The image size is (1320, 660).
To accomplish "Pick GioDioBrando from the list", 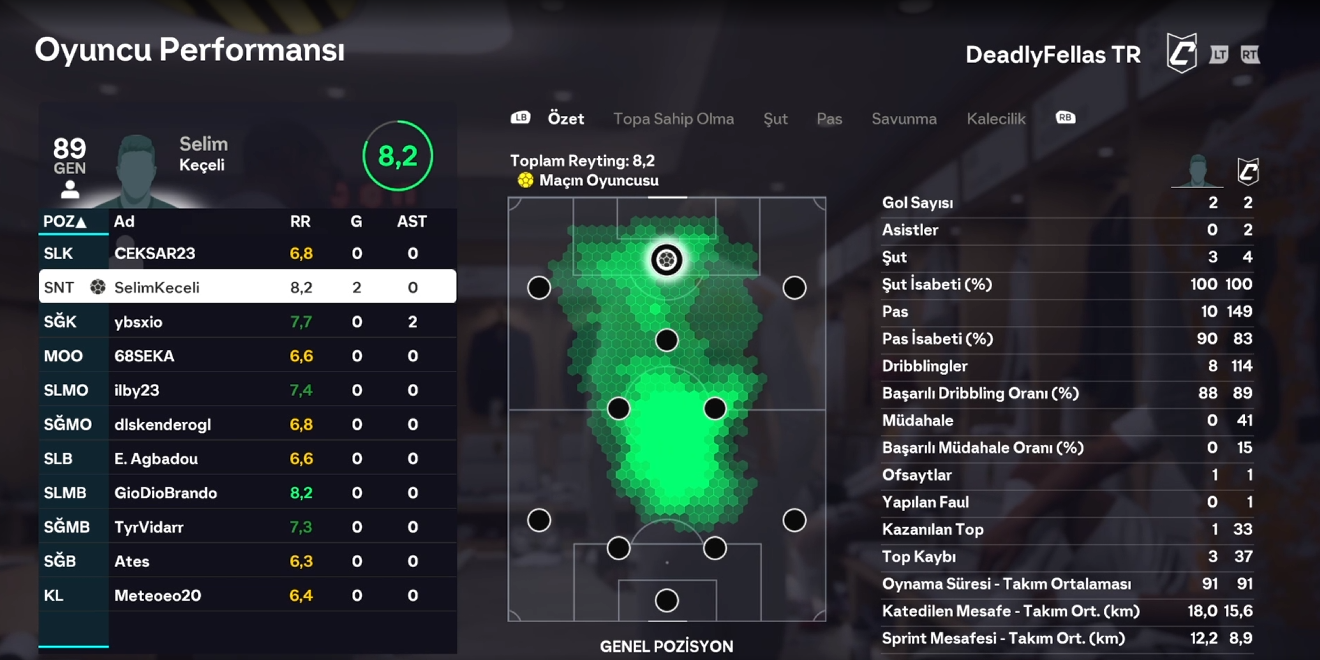I will coord(247,493).
